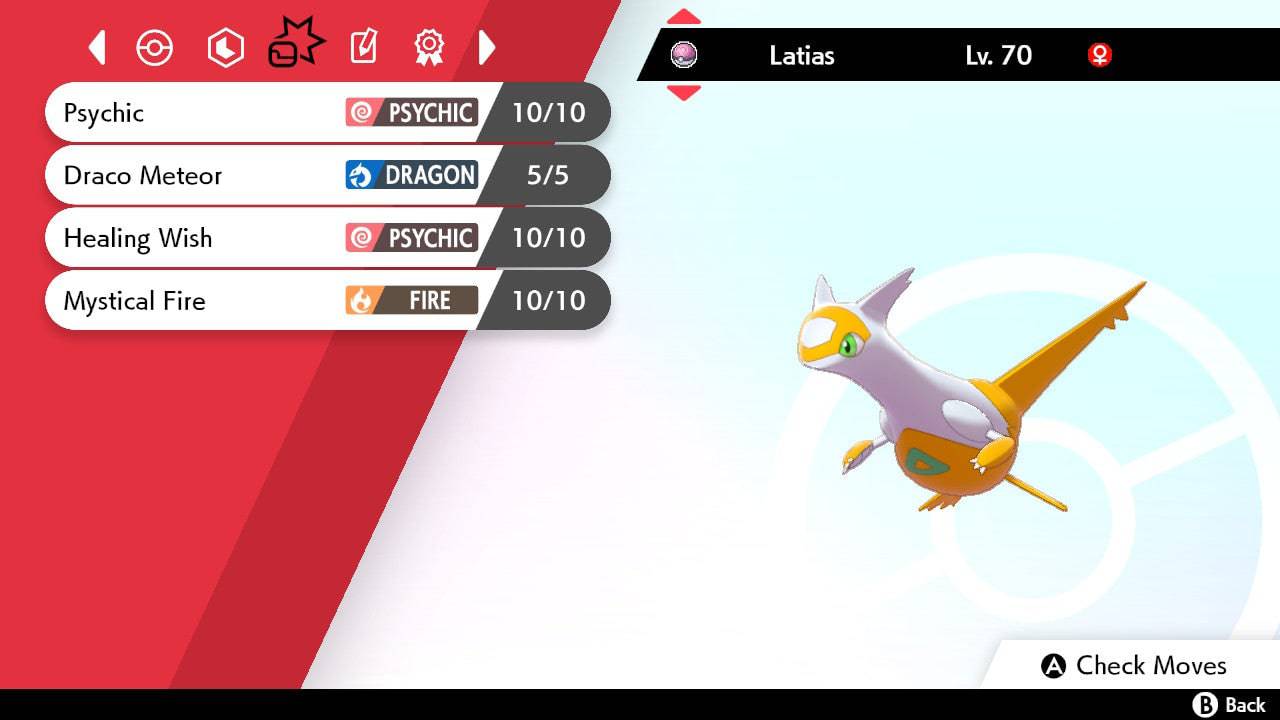Image resolution: width=1280 pixels, height=720 pixels.
Task: Switch to the hexagon stats tab
Action: click(225, 48)
